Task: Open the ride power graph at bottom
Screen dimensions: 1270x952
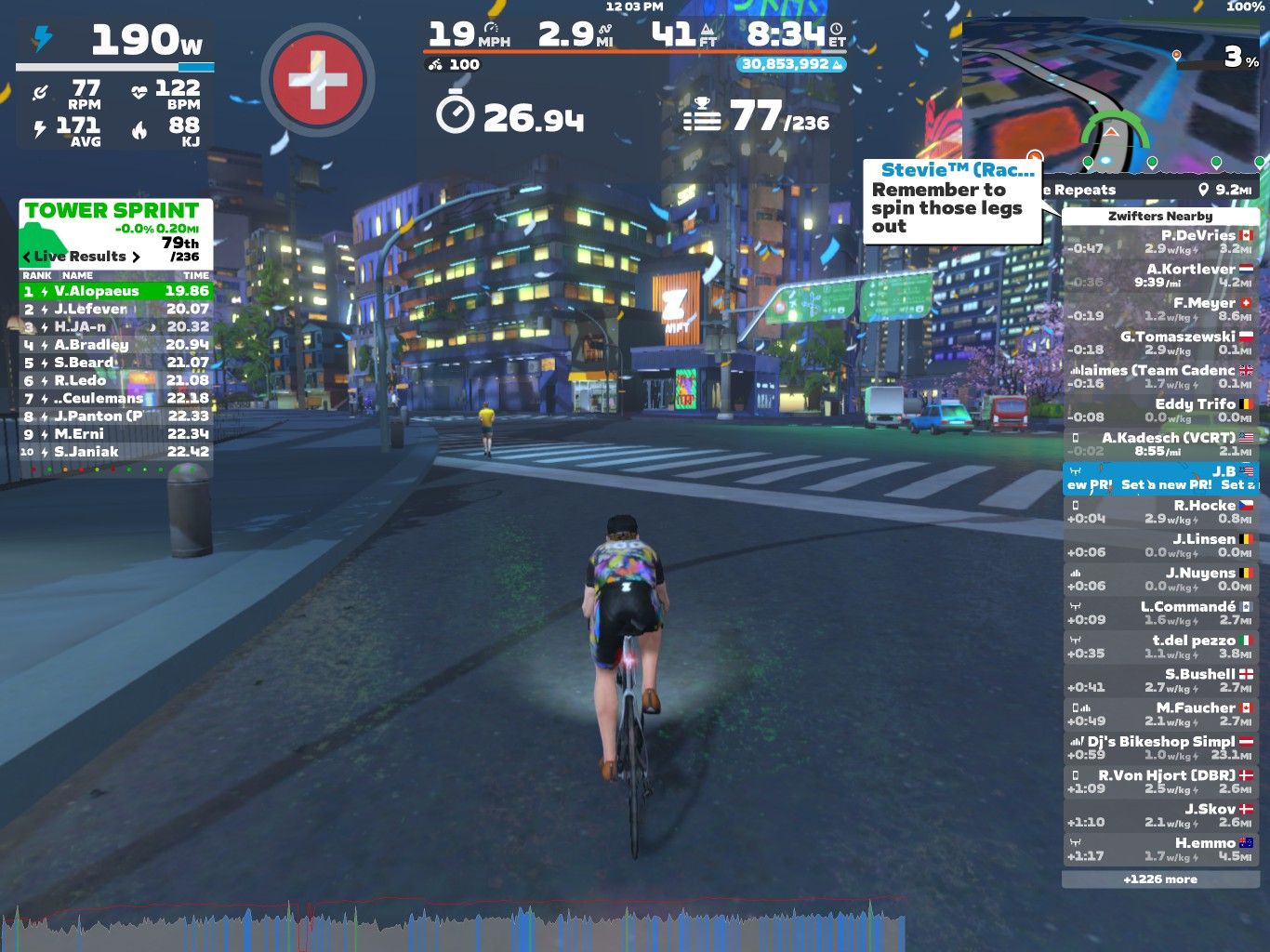Action: click(454, 925)
